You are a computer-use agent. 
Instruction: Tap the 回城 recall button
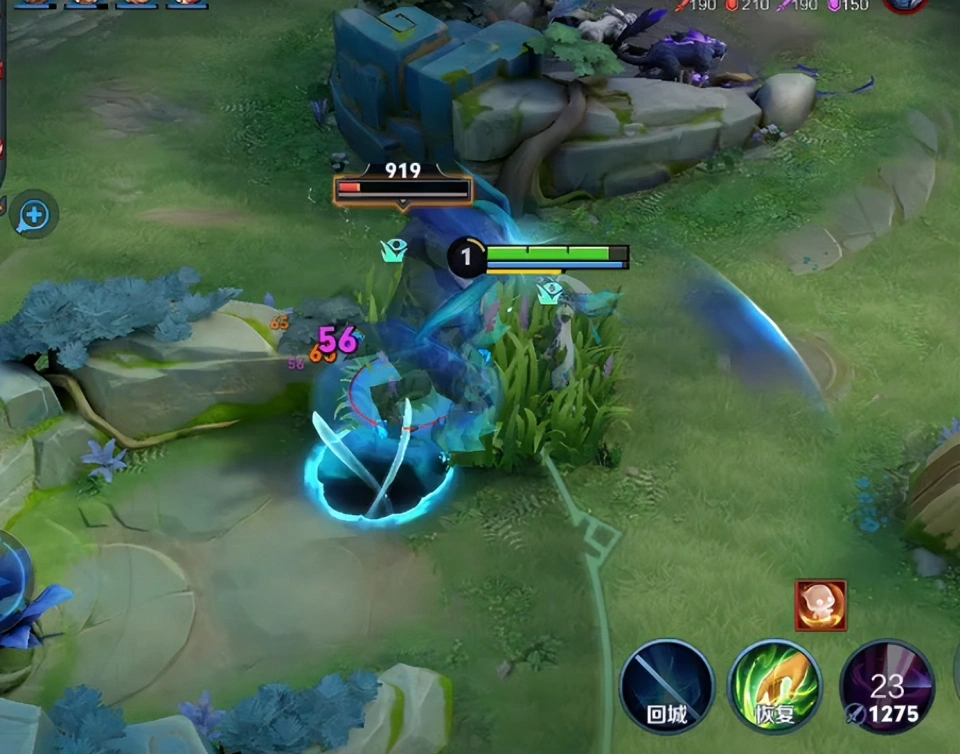(x=667, y=687)
